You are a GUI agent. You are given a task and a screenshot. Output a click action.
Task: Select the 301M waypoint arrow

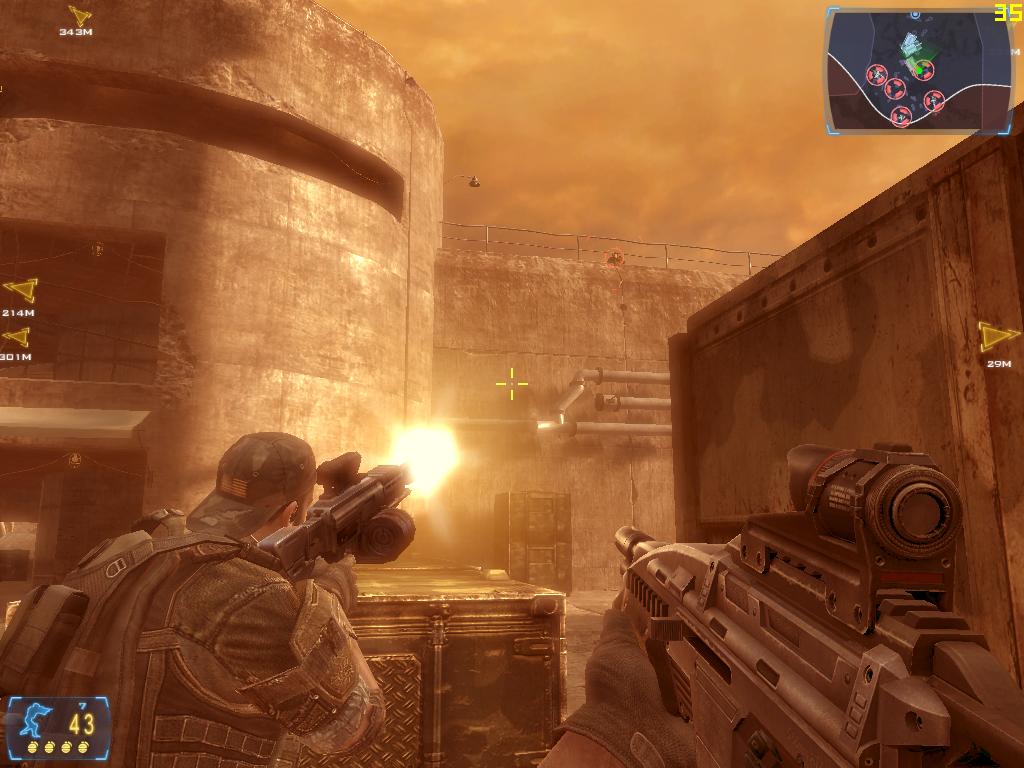tap(15, 337)
